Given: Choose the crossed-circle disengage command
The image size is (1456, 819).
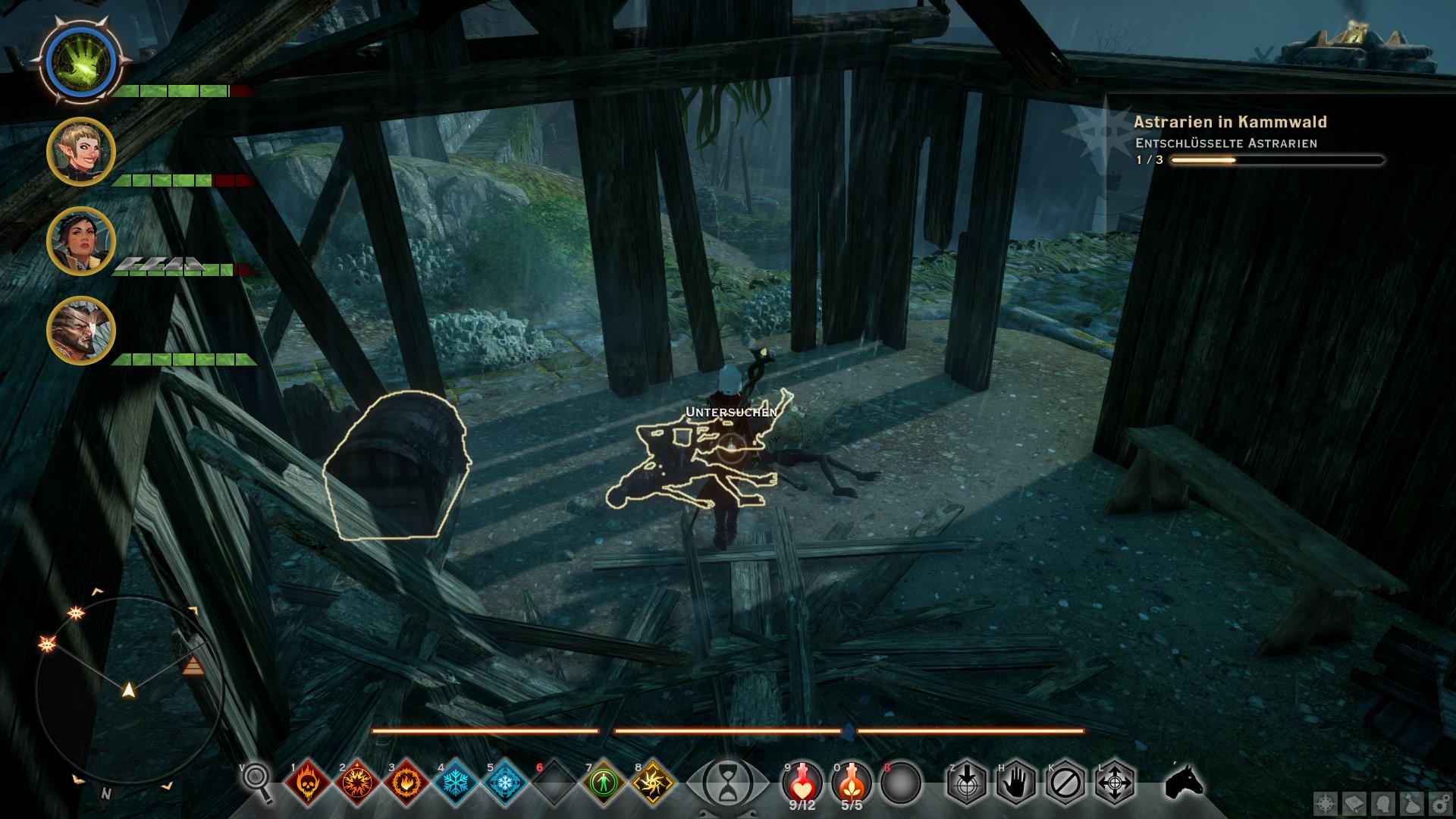Looking at the screenshot, I should (x=1065, y=783).
